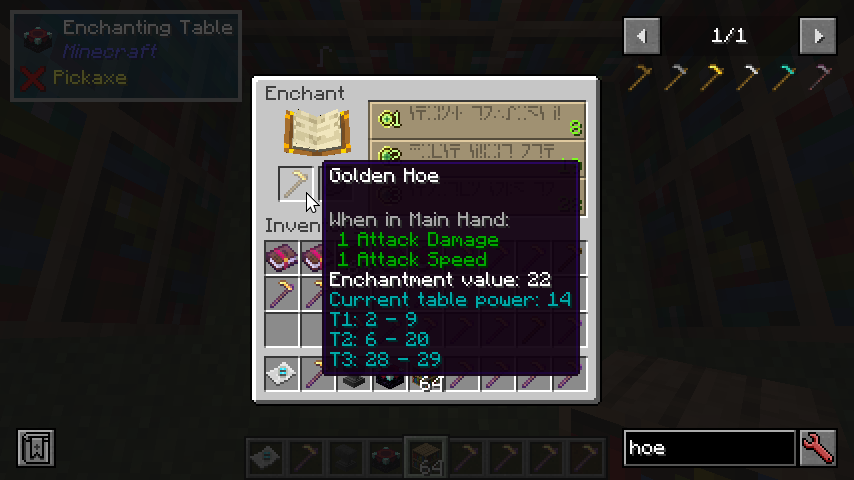
Task: Click the "hoe" search box
Action: click(x=708, y=449)
